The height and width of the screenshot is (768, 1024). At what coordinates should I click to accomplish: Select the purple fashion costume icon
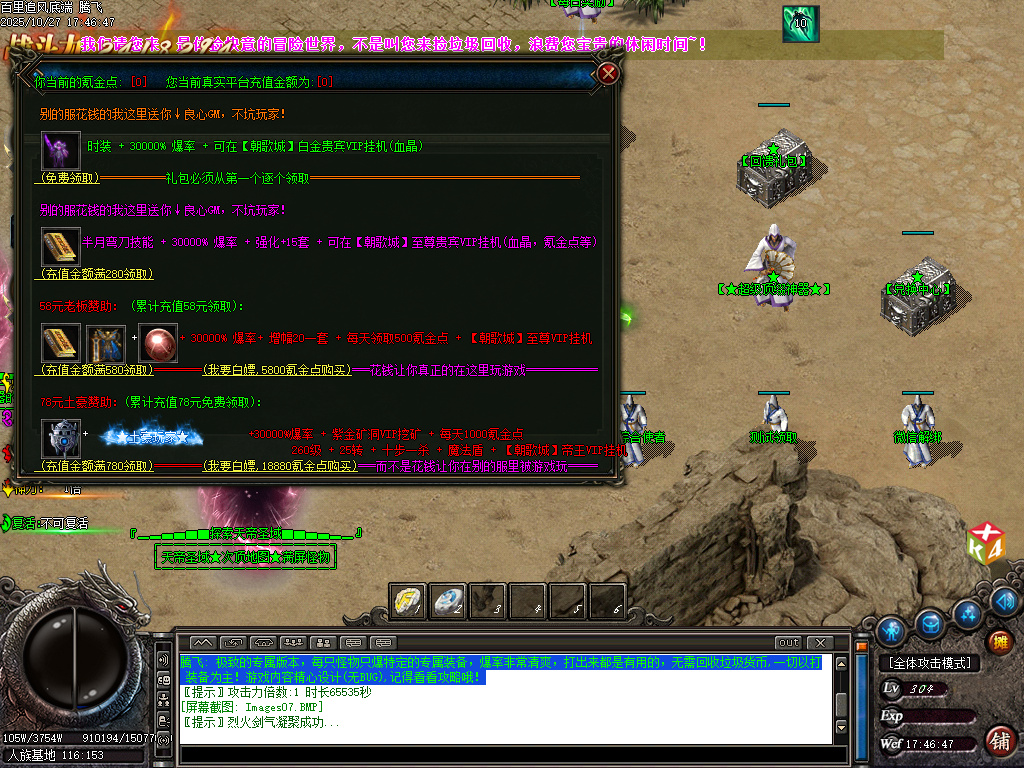(x=60, y=150)
